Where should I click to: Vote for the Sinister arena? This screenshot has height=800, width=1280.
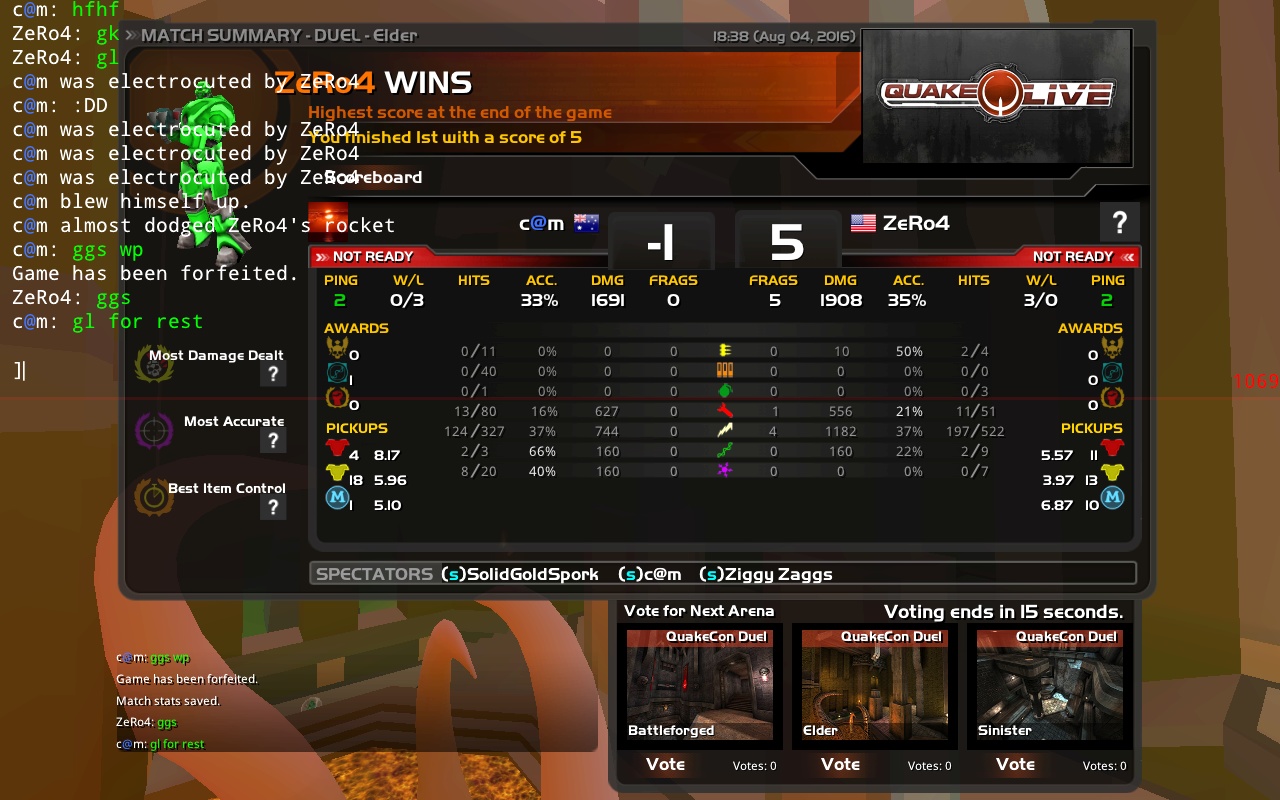pos(1015,765)
